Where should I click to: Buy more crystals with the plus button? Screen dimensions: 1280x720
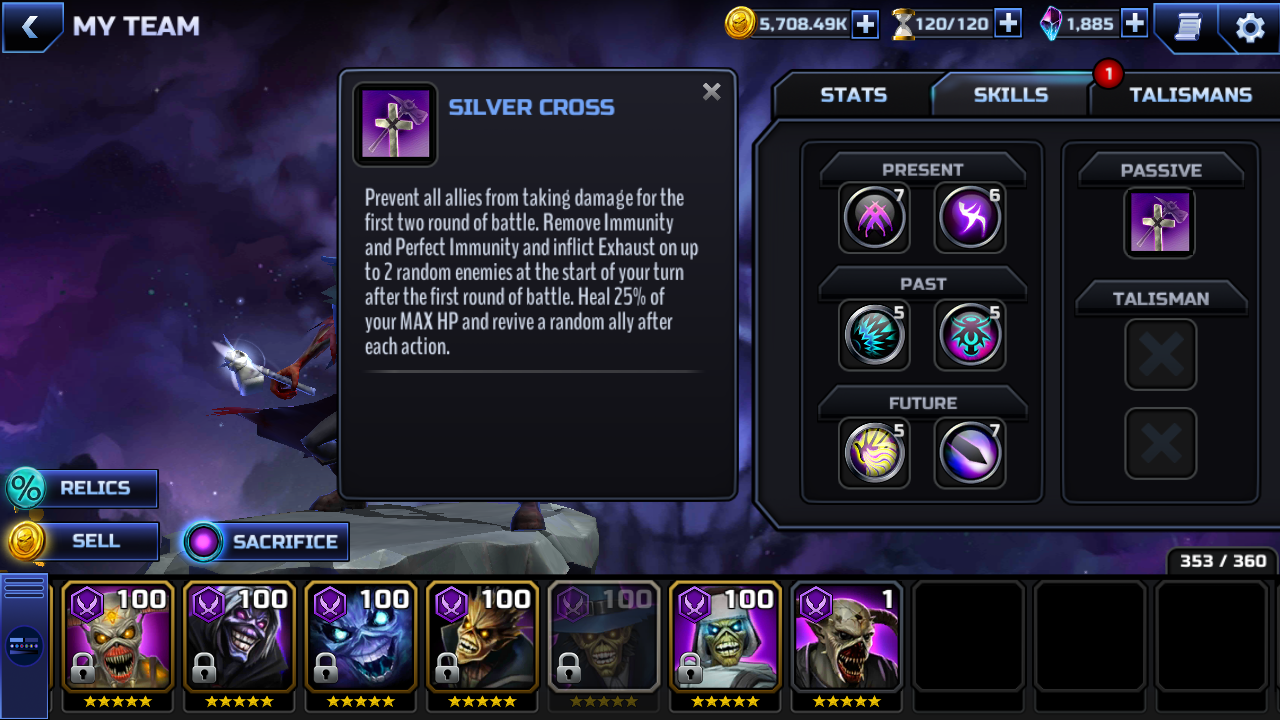(x=1134, y=24)
